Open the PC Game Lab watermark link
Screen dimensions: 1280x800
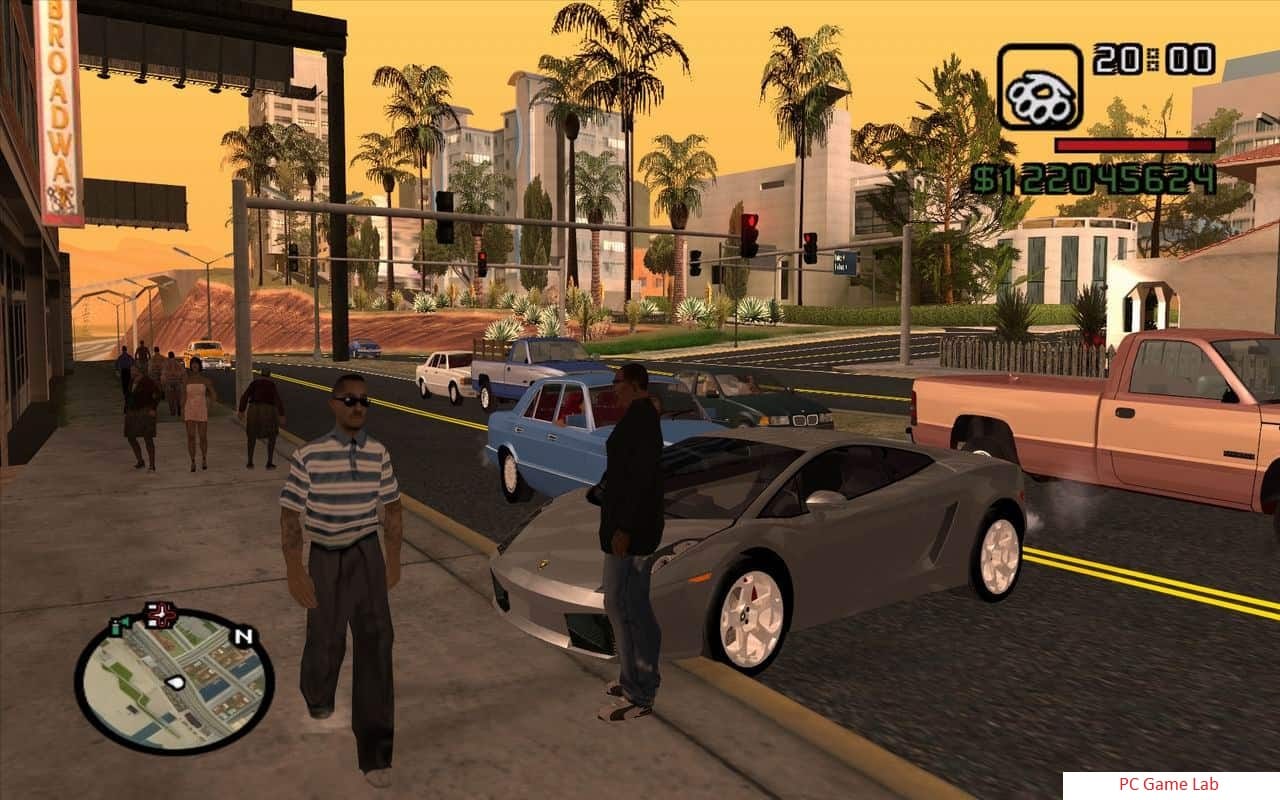(x=1168, y=785)
